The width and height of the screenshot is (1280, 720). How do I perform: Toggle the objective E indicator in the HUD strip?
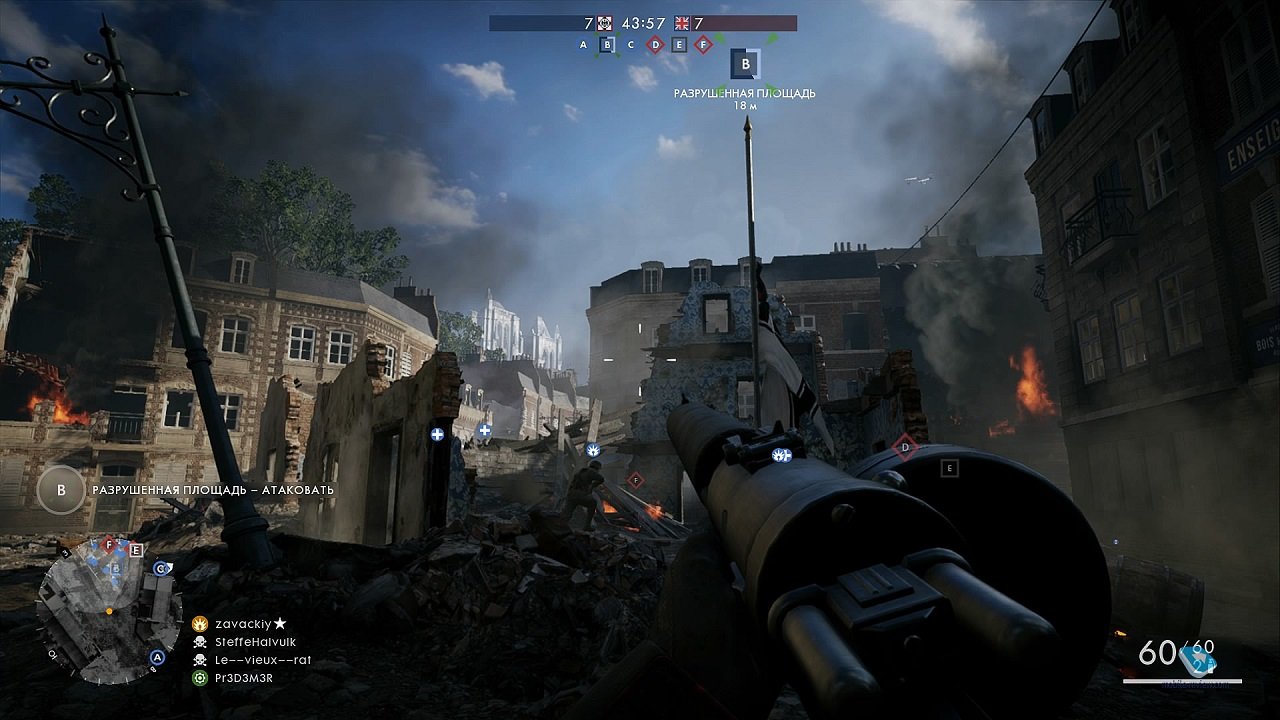678,45
